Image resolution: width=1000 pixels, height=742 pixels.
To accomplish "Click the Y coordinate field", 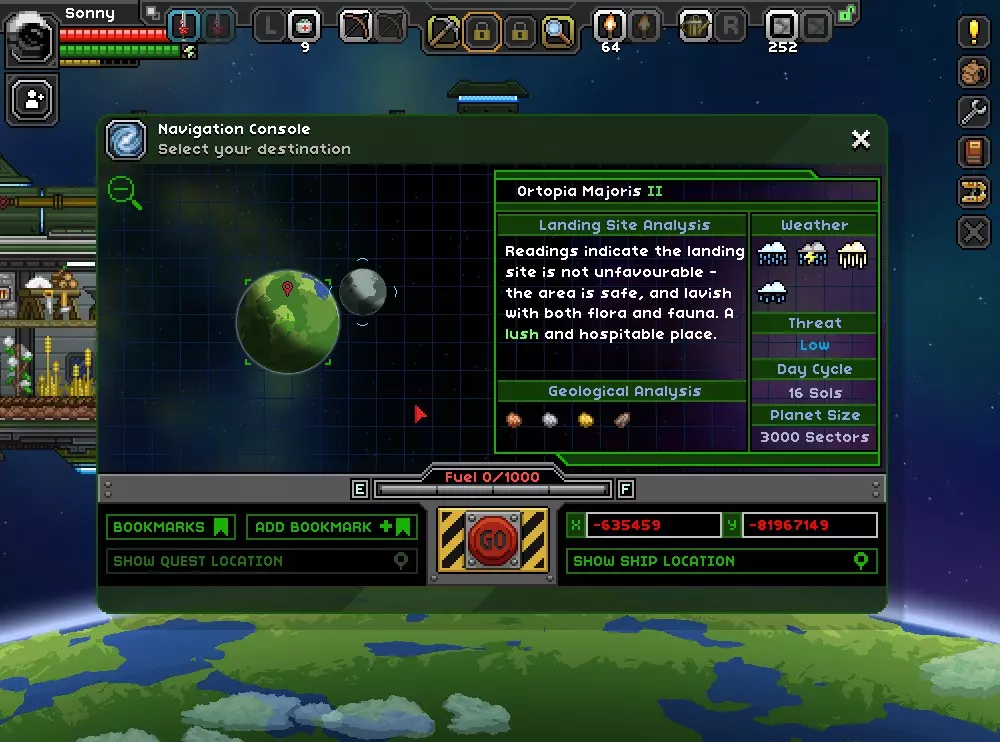I will (810, 525).
